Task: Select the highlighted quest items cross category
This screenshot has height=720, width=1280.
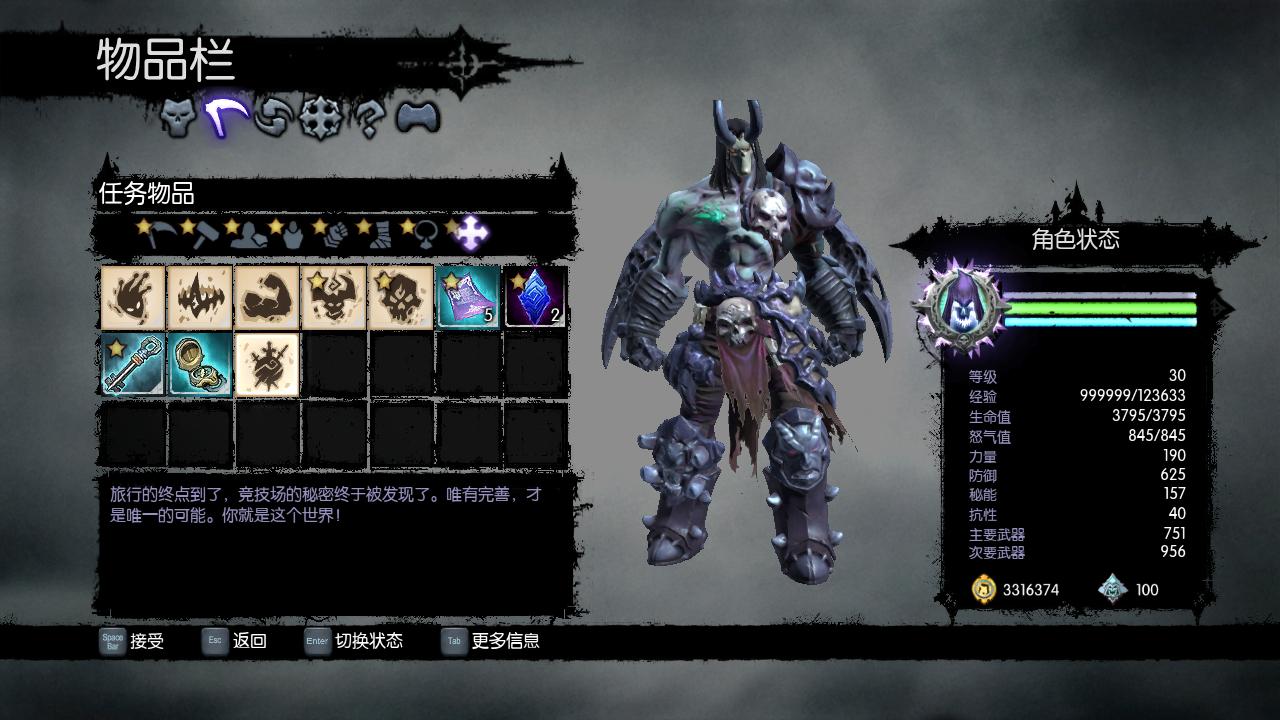Action: click(x=473, y=235)
